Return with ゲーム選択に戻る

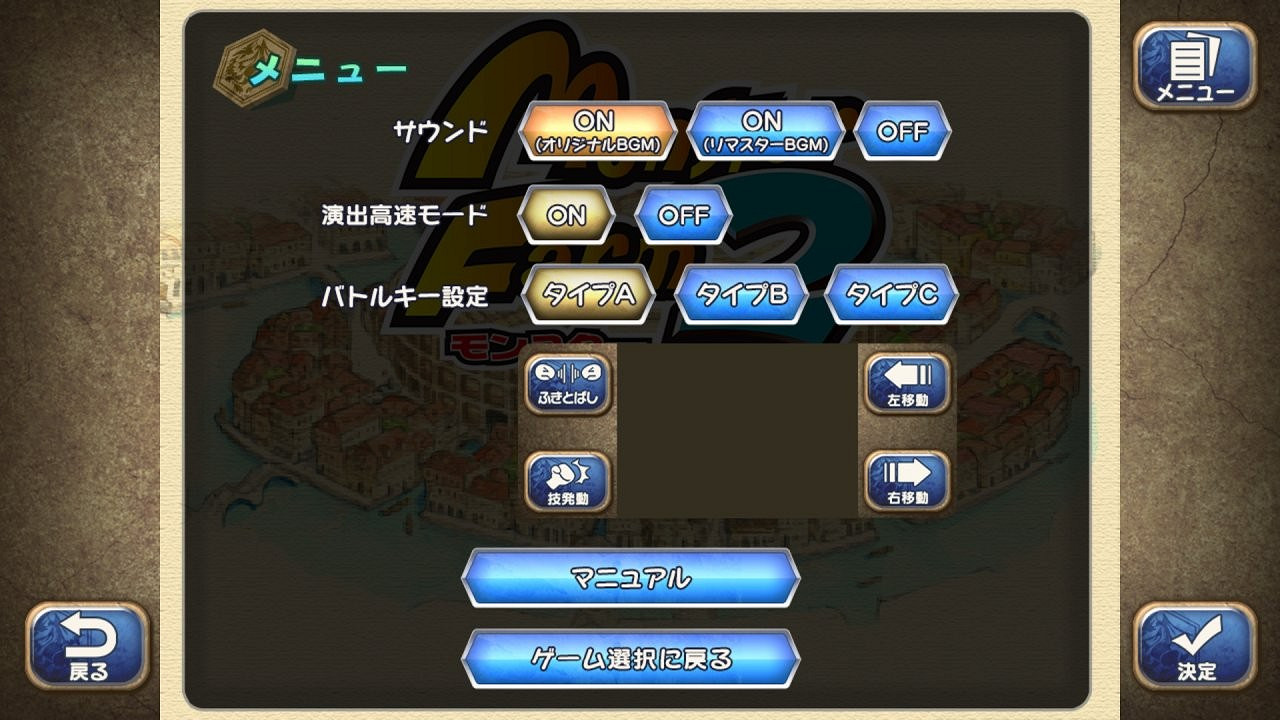coord(630,660)
